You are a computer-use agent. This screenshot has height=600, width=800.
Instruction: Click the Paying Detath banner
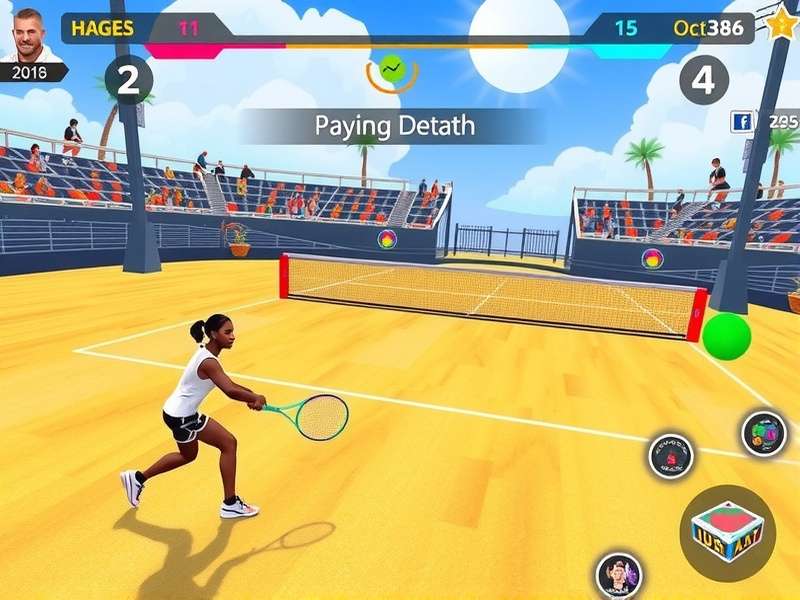point(394,127)
